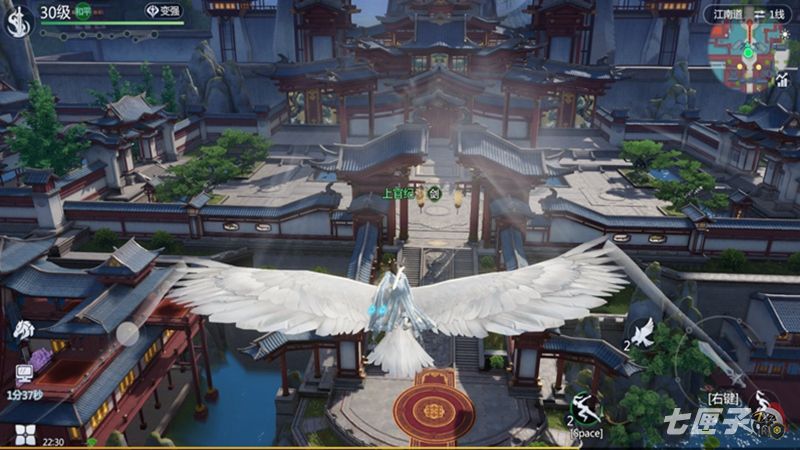Open the four-square main menu icon
This screenshot has width=800, height=450.
[24, 435]
